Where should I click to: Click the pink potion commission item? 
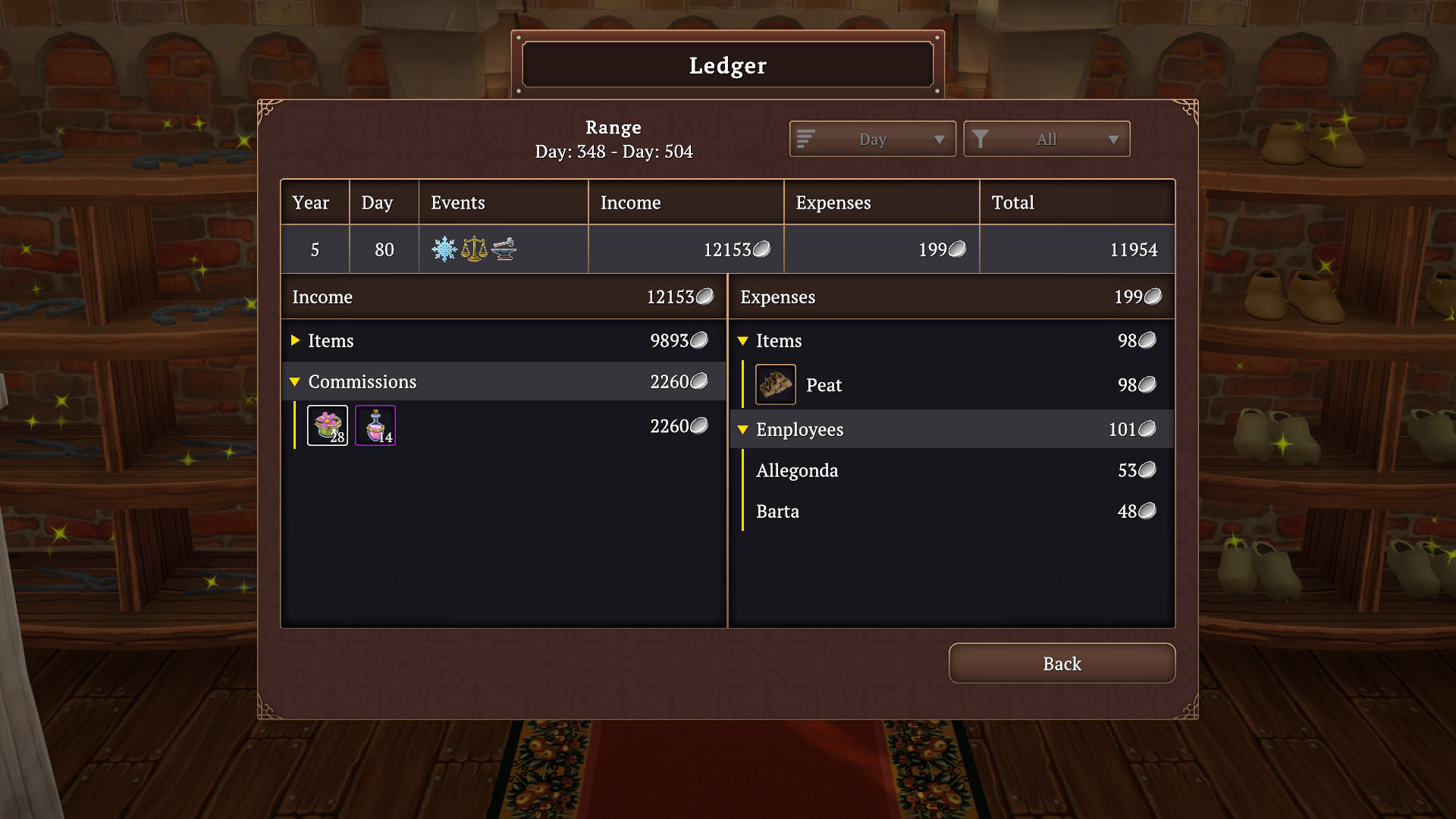pyautogui.click(x=375, y=425)
